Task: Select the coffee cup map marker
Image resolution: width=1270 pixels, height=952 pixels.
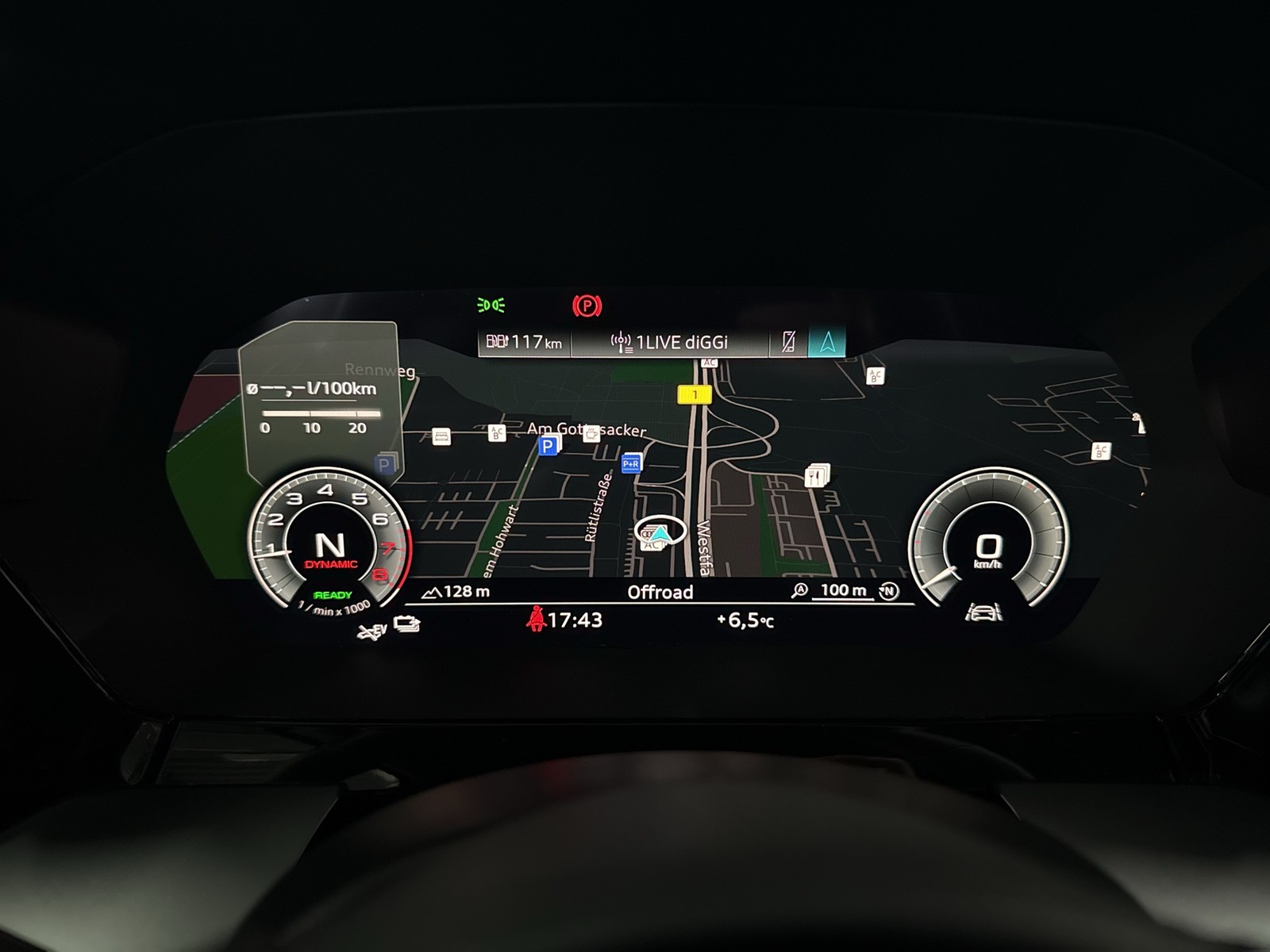Action: click(x=591, y=433)
